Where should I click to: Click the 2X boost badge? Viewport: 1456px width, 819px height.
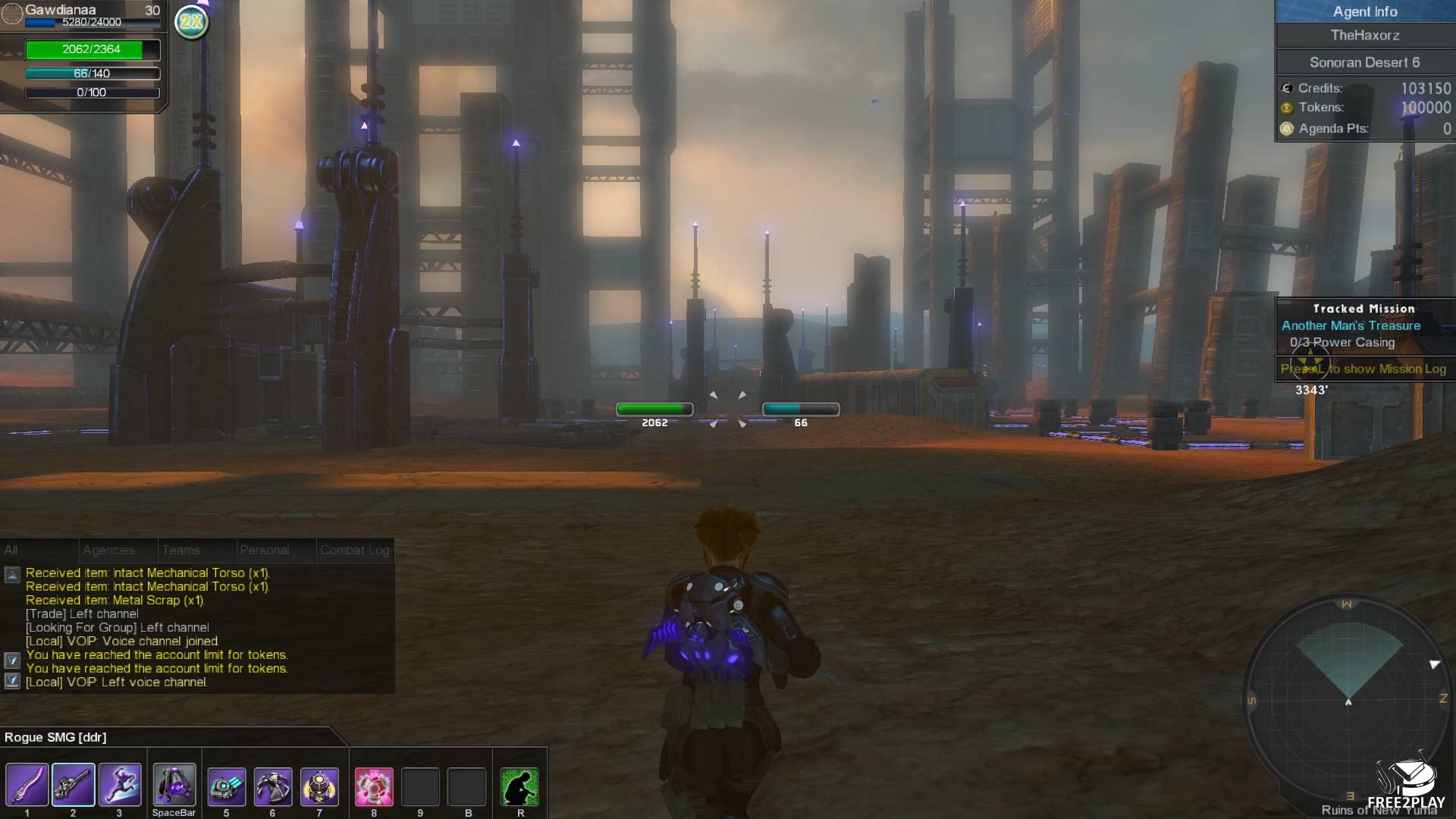[x=191, y=22]
